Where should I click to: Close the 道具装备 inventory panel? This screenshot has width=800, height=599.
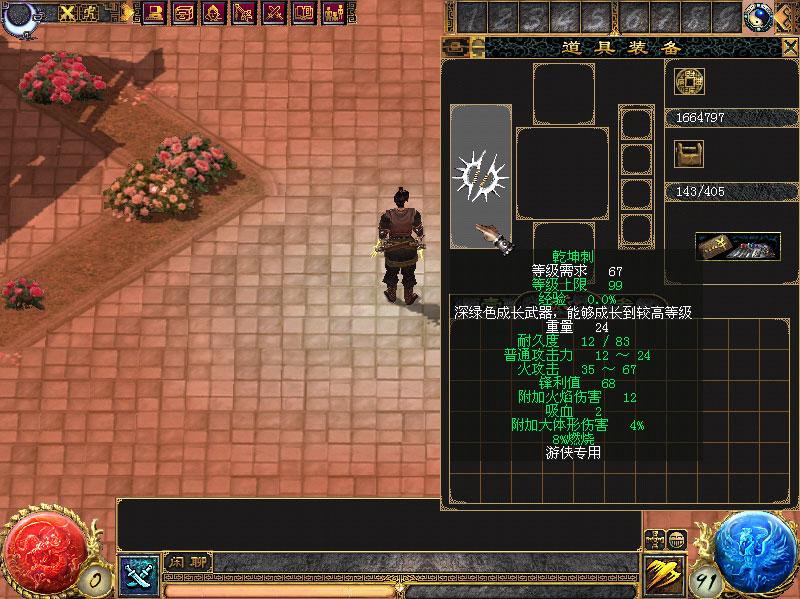pyautogui.click(x=788, y=47)
